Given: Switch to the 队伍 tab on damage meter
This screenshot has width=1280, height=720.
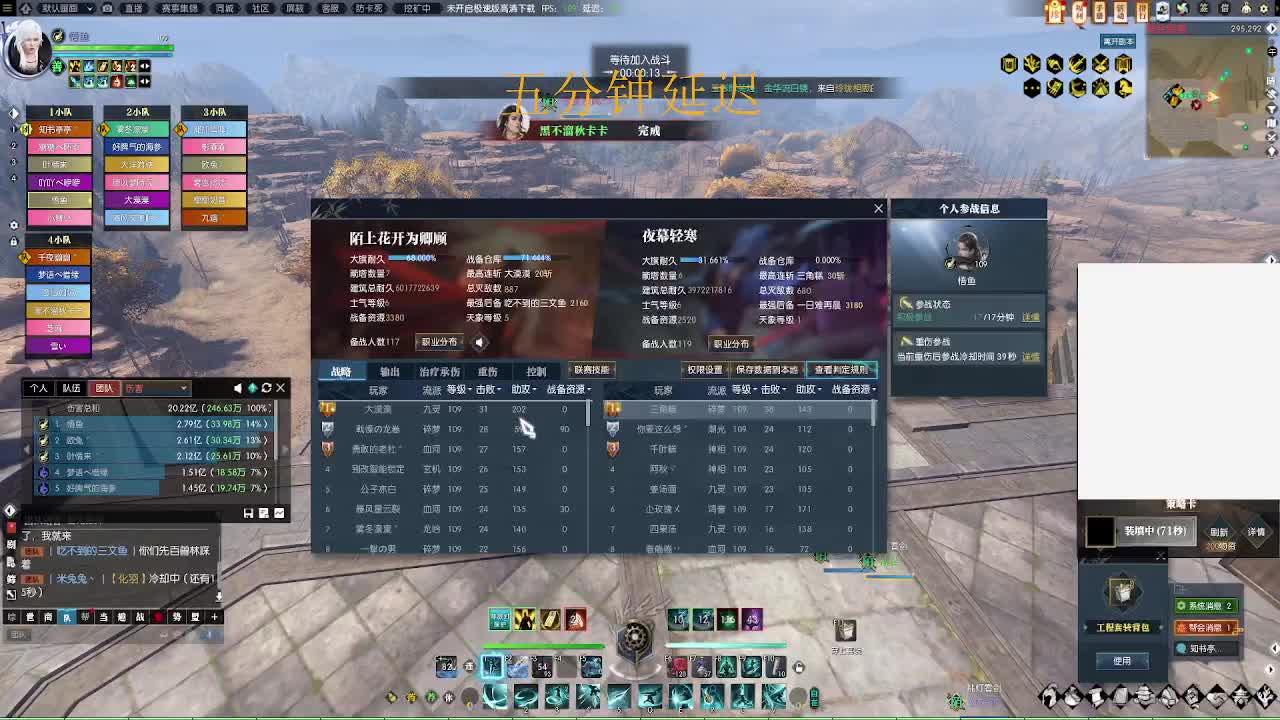Looking at the screenshot, I should pyautogui.click(x=72, y=388).
